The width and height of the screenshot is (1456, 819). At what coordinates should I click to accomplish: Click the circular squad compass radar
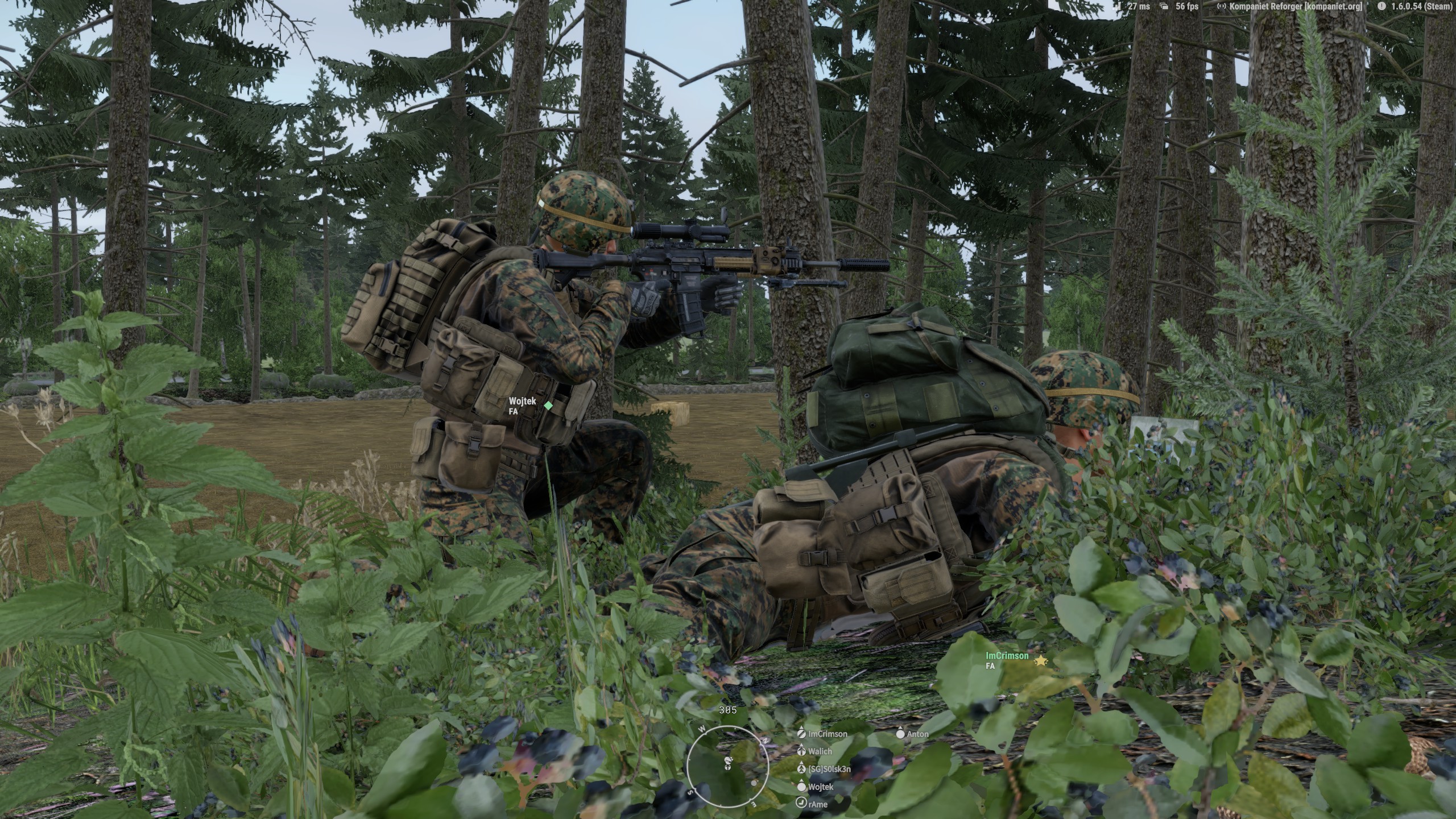(x=727, y=765)
